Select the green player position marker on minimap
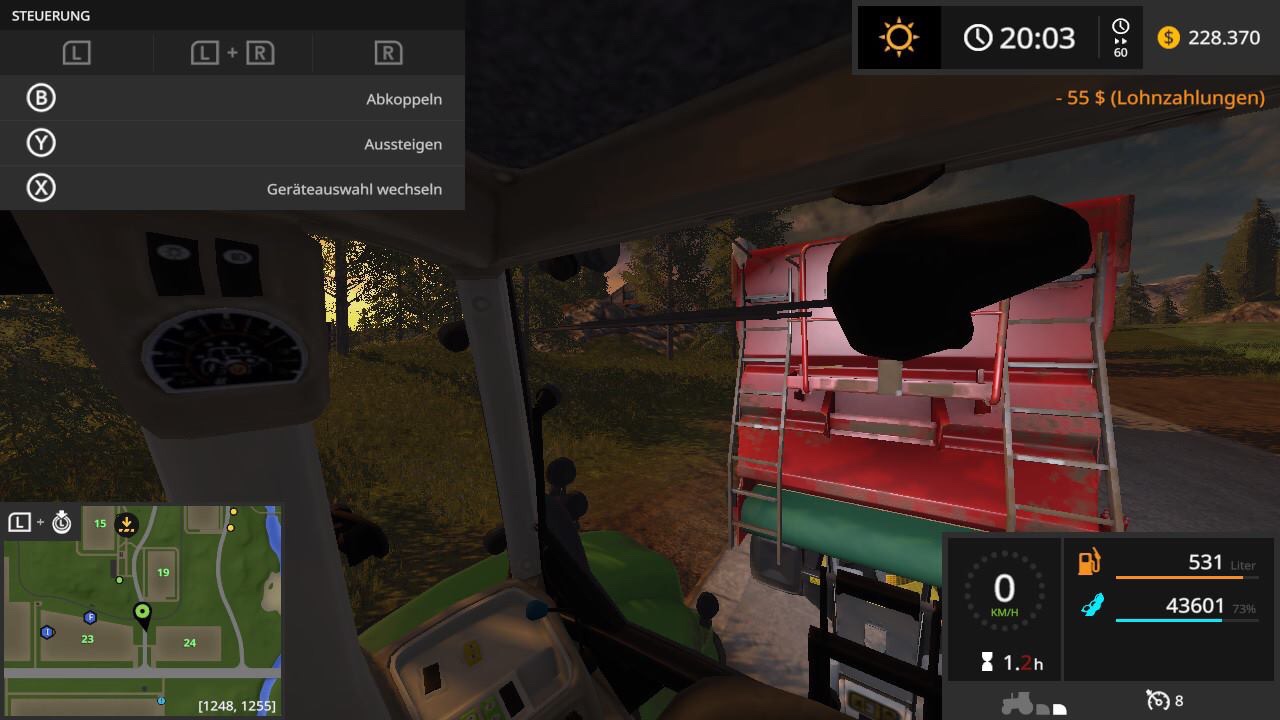 point(143,613)
